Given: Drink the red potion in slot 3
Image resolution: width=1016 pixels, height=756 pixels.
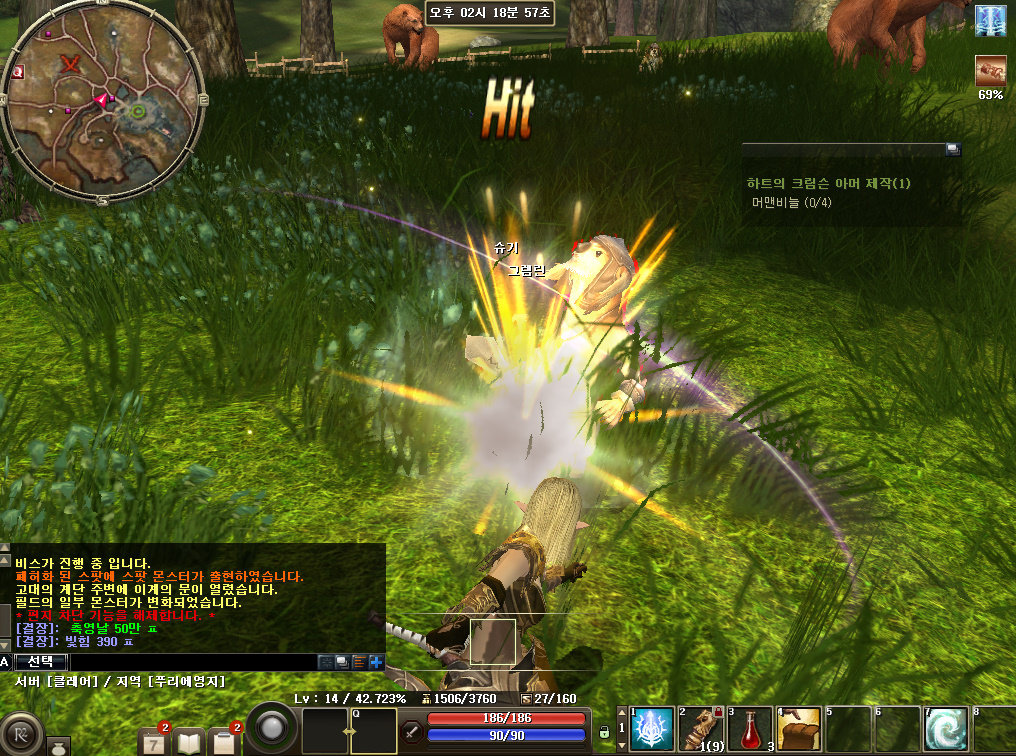Looking at the screenshot, I should 749,731.
